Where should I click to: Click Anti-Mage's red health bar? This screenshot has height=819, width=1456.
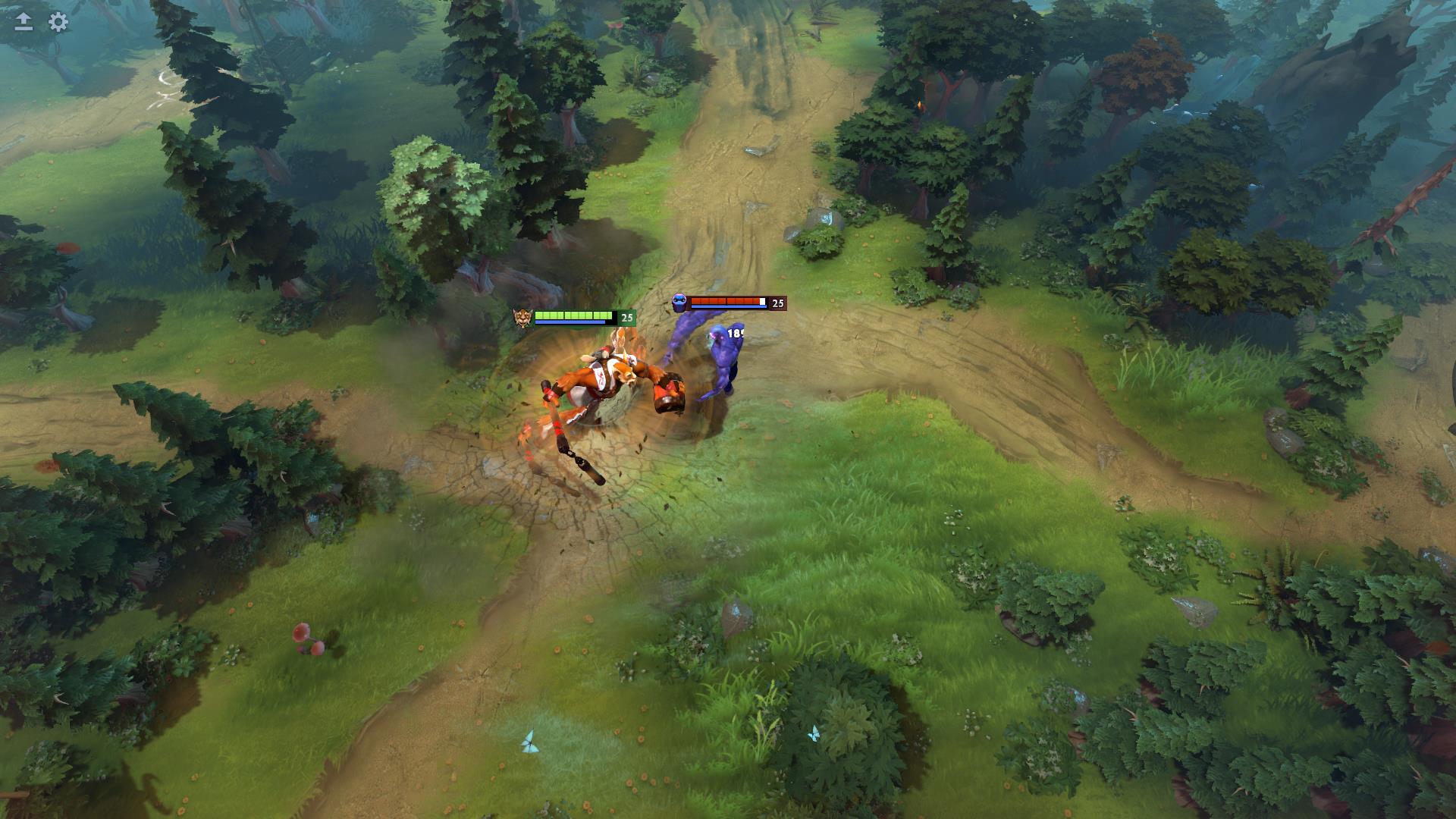point(724,301)
